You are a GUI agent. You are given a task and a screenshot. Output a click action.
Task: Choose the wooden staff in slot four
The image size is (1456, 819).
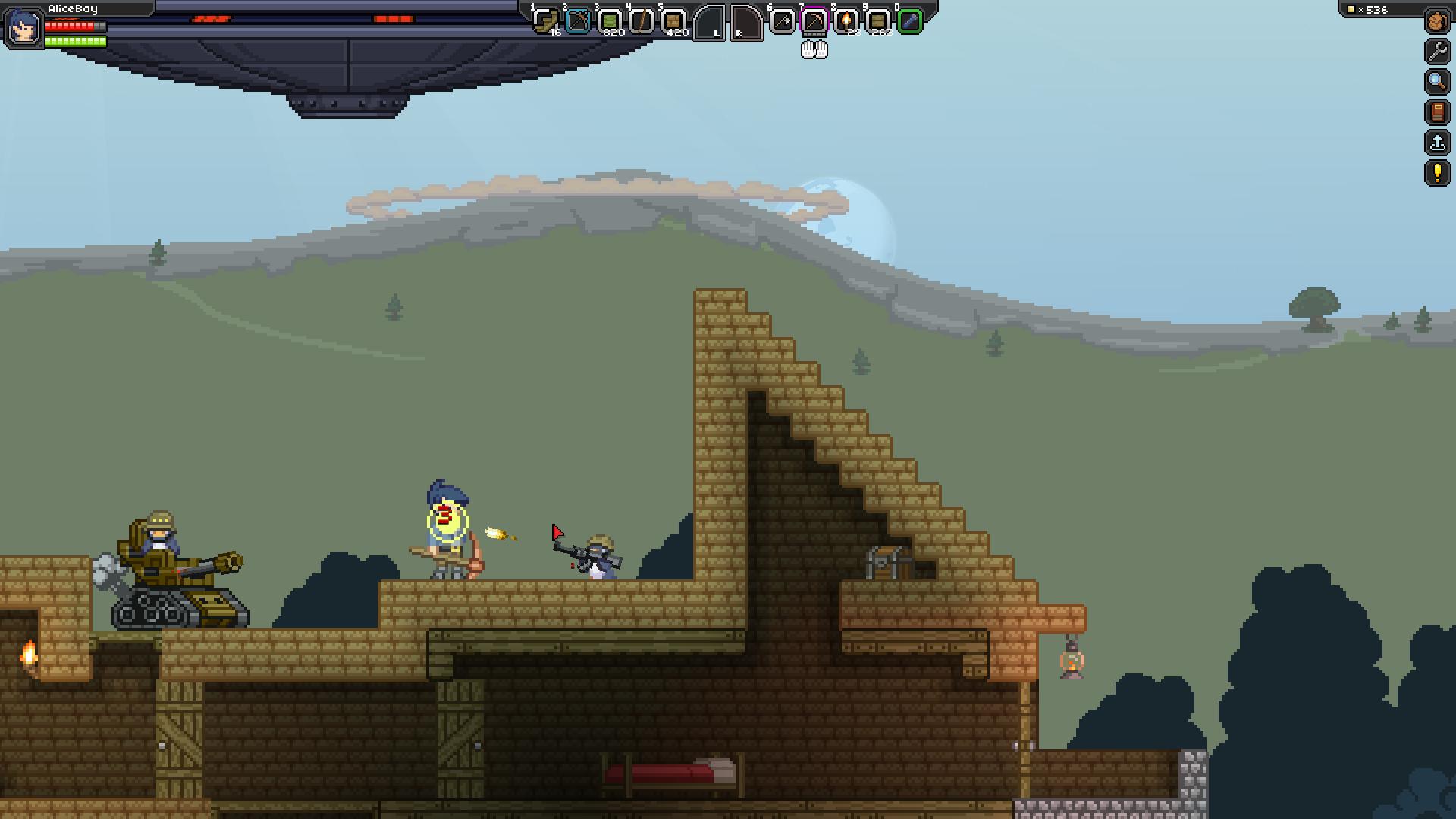[x=642, y=20]
